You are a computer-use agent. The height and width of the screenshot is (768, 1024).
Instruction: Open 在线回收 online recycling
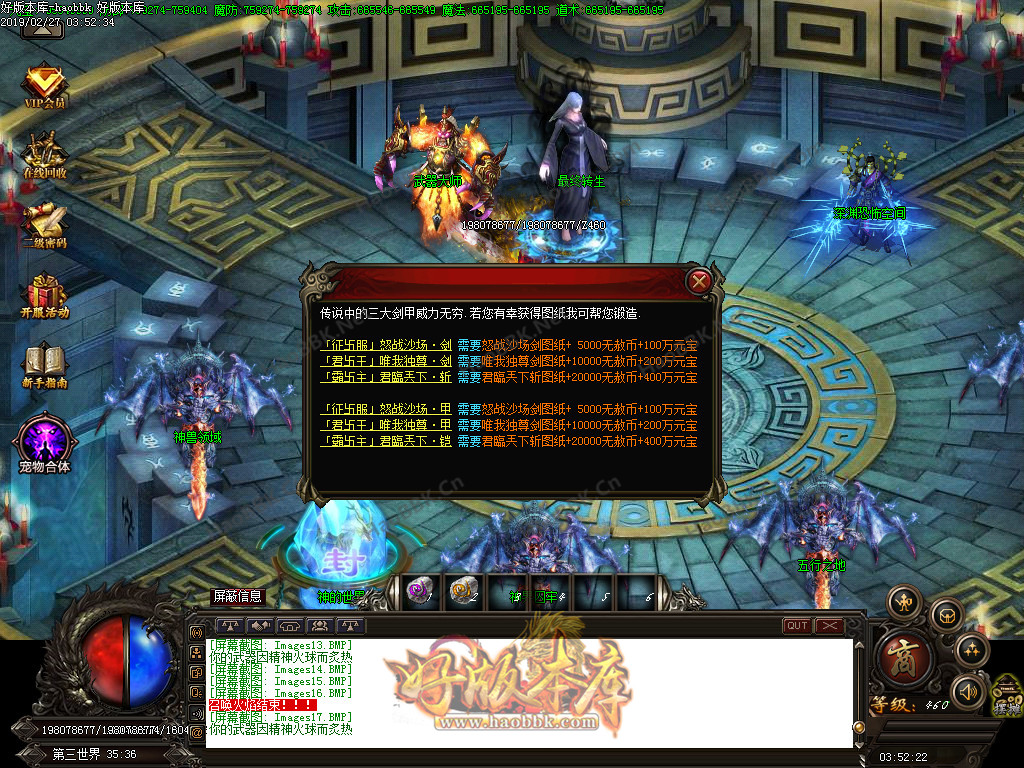(44, 156)
